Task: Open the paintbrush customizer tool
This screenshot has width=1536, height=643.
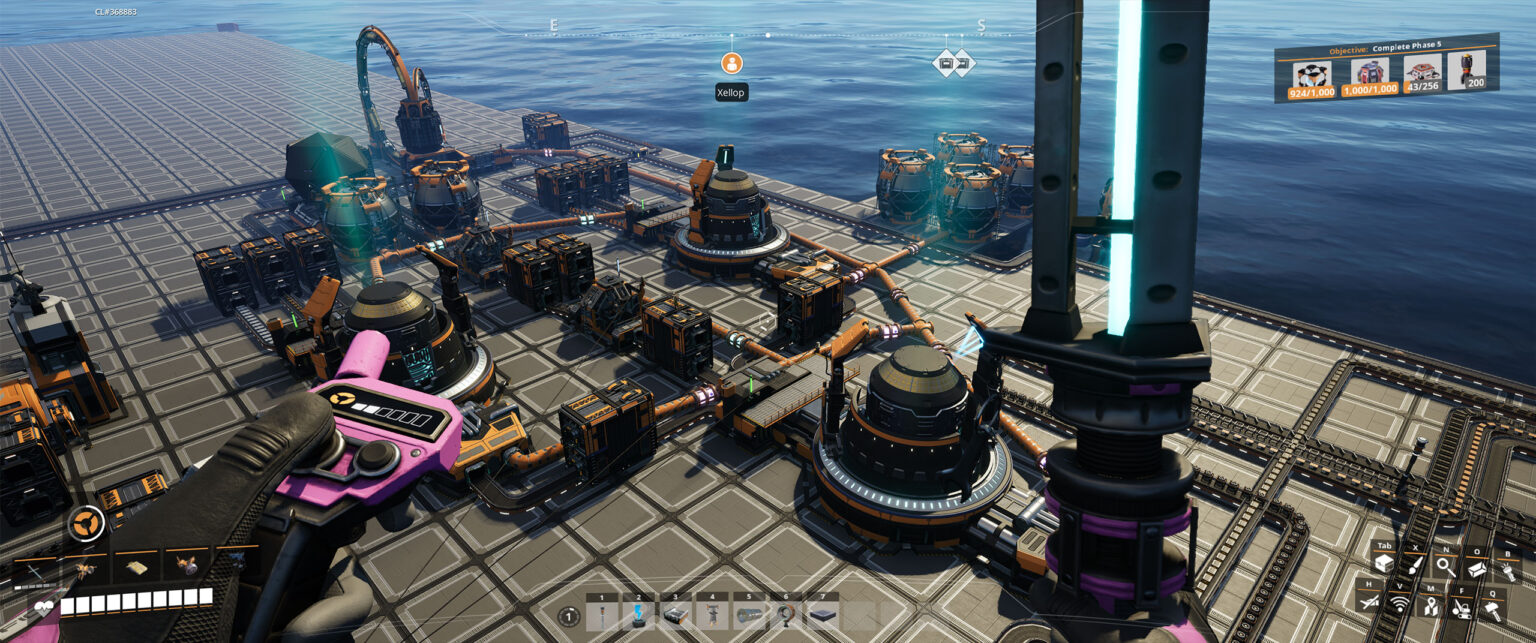Action: [x=1414, y=566]
